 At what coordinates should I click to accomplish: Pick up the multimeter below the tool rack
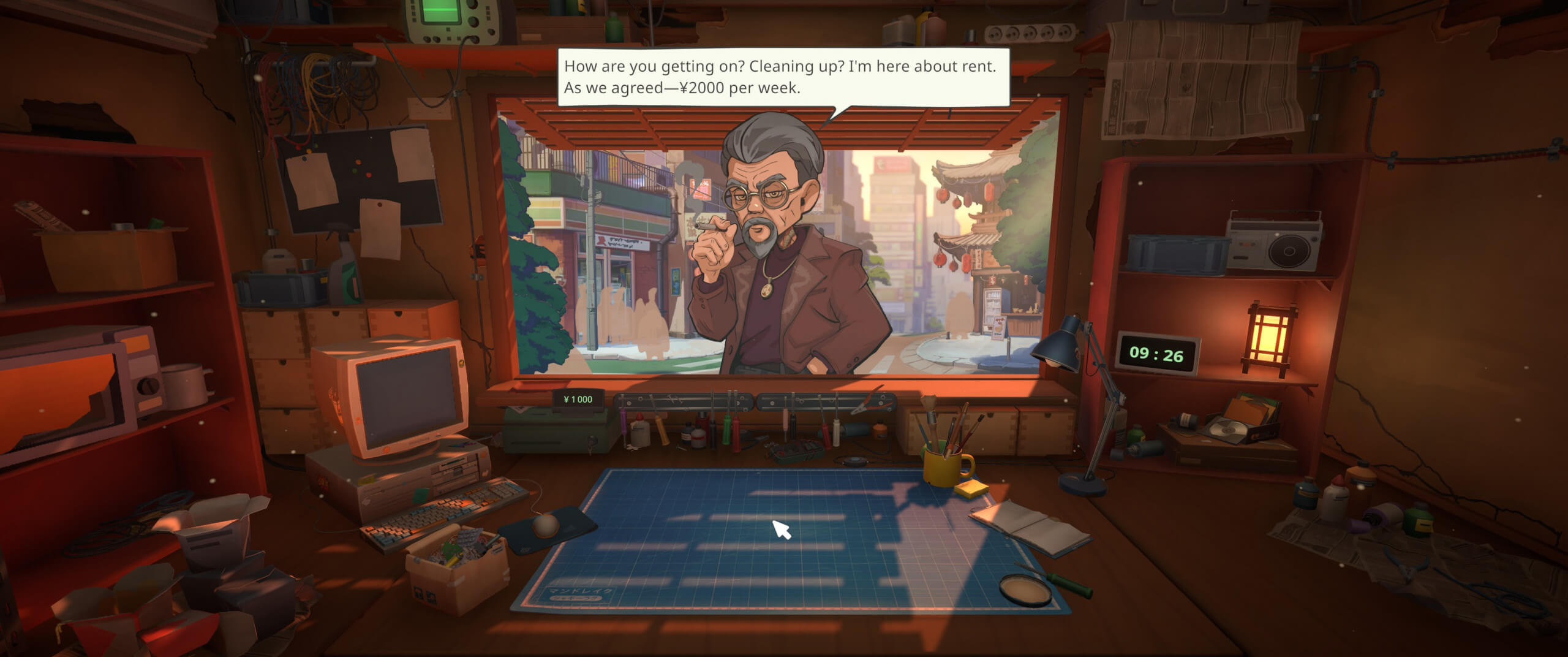pyautogui.click(x=794, y=452)
